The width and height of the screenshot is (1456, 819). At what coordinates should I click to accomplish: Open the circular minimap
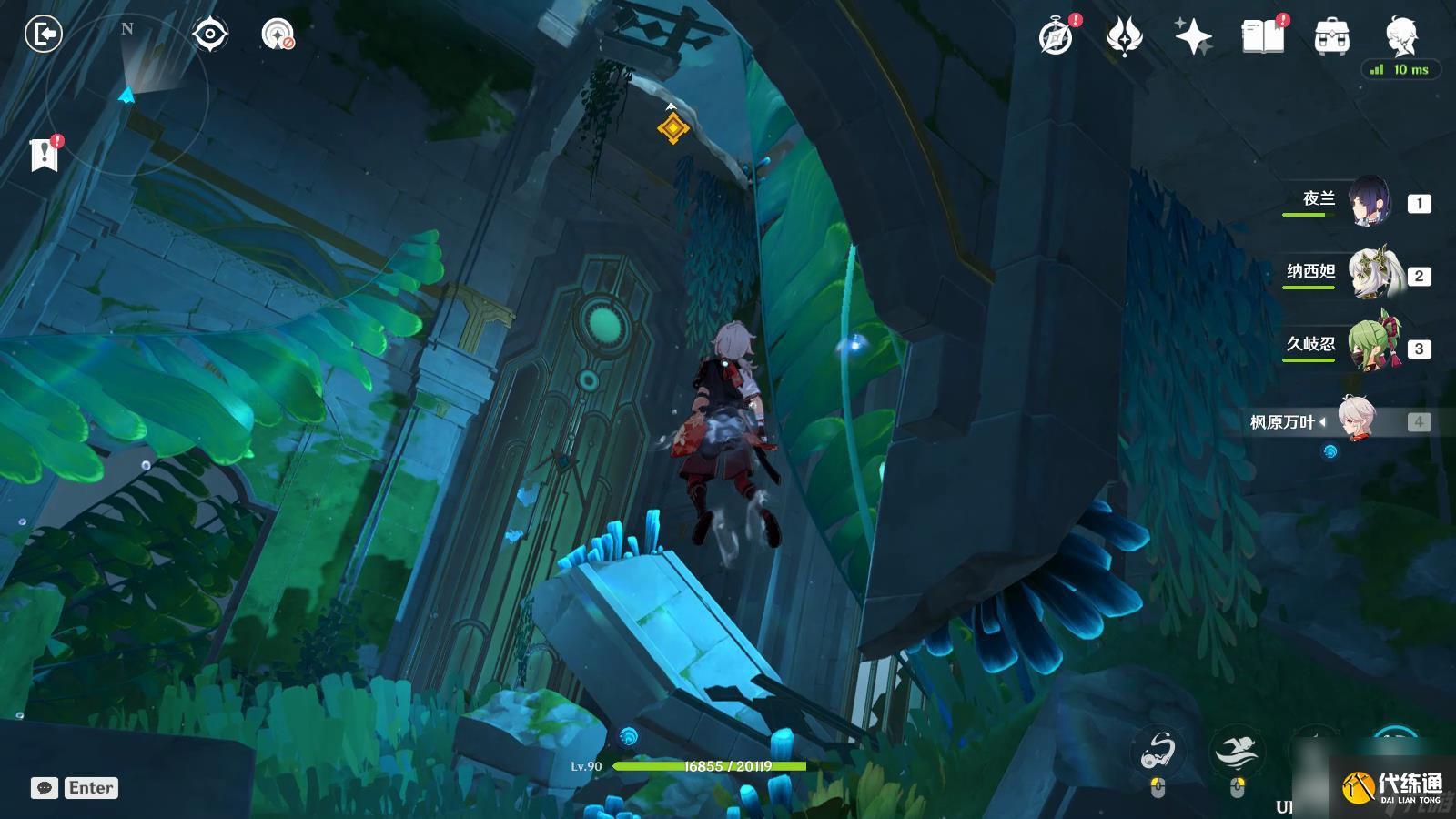(127, 91)
